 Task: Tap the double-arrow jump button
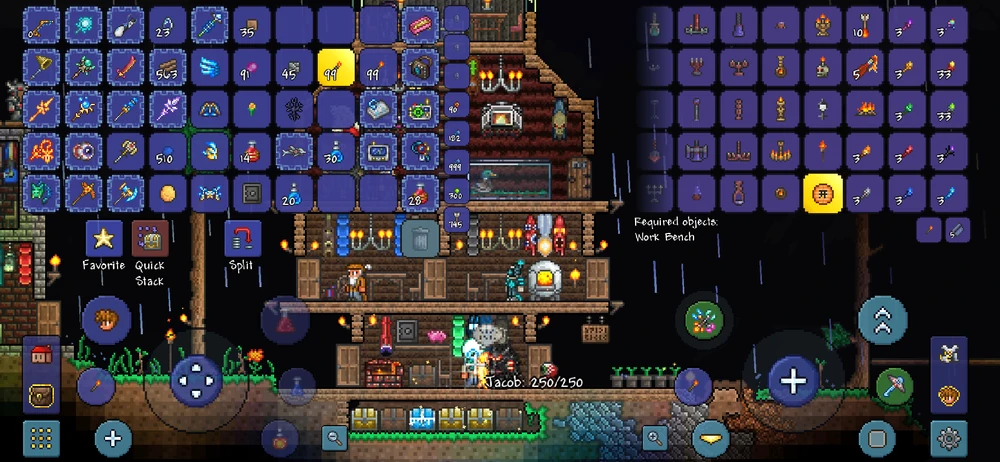882,320
